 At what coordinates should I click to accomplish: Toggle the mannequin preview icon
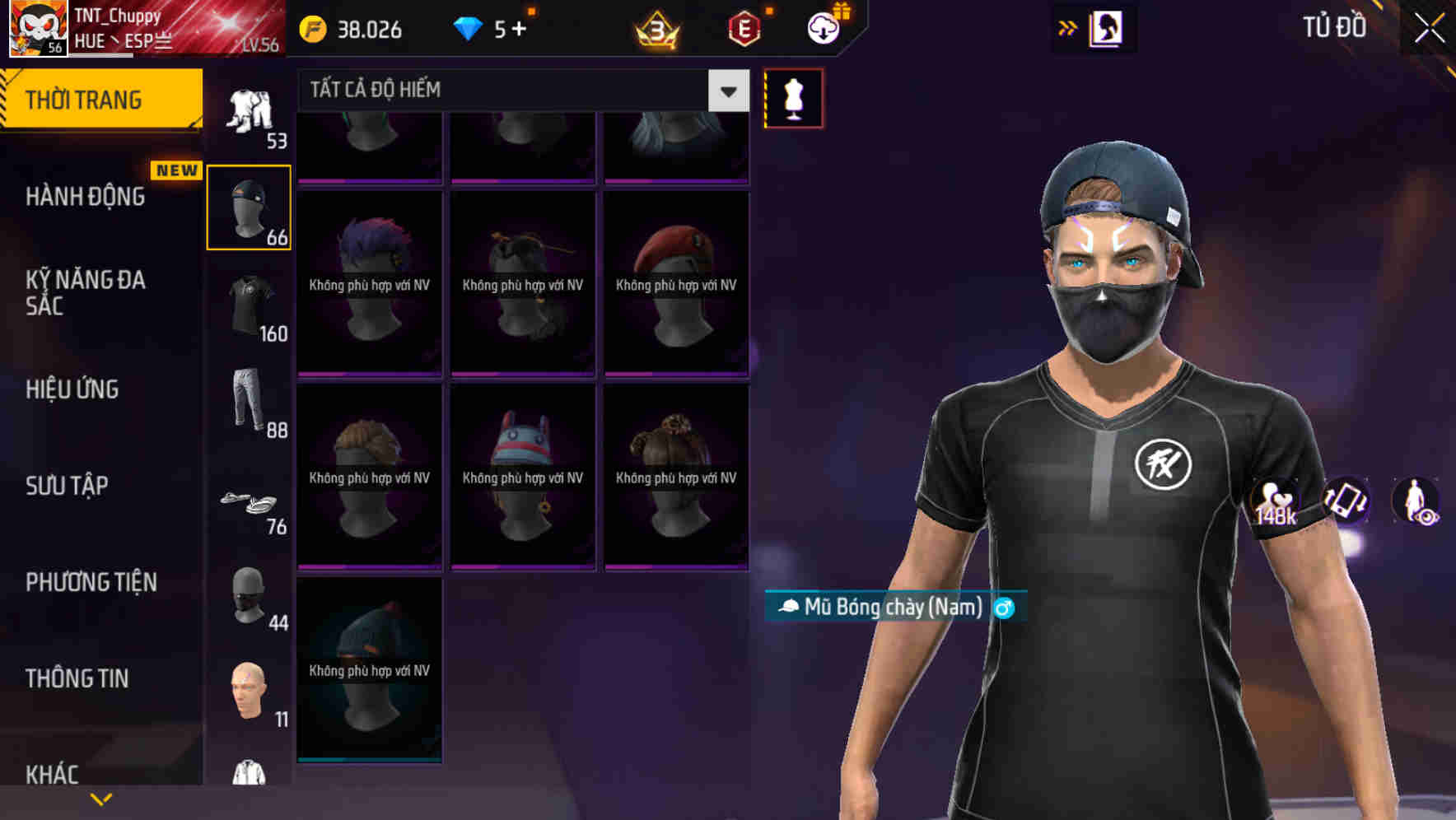coord(793,97)
